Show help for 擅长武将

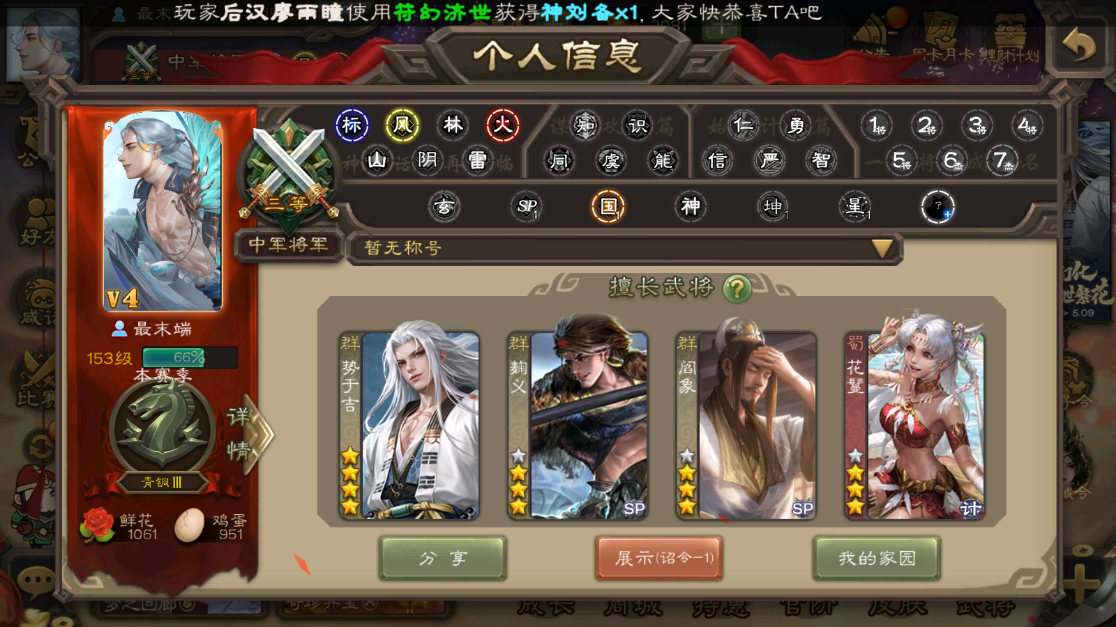point(737,289)
